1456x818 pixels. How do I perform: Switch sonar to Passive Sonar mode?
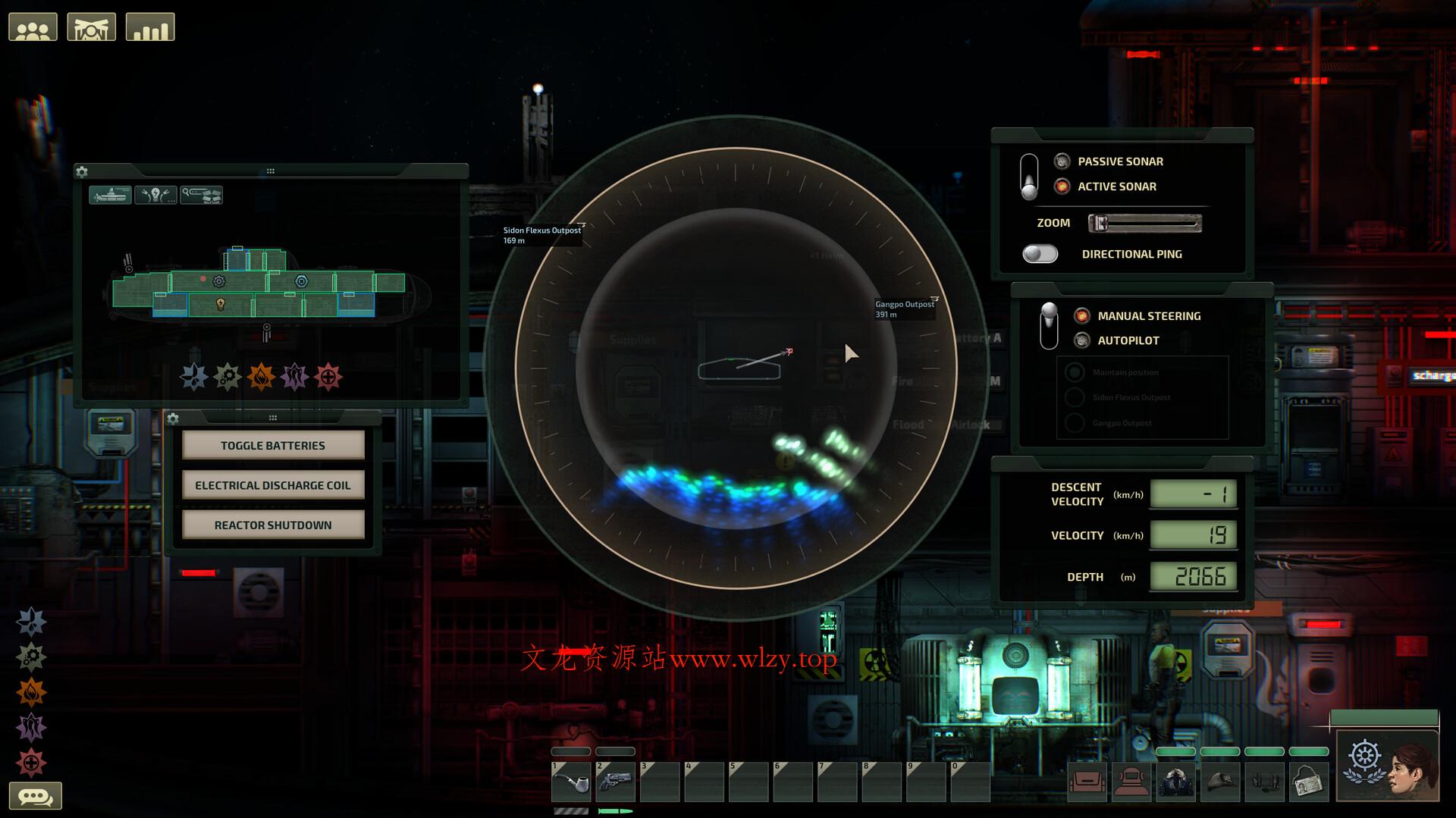tap(1062, 161)
